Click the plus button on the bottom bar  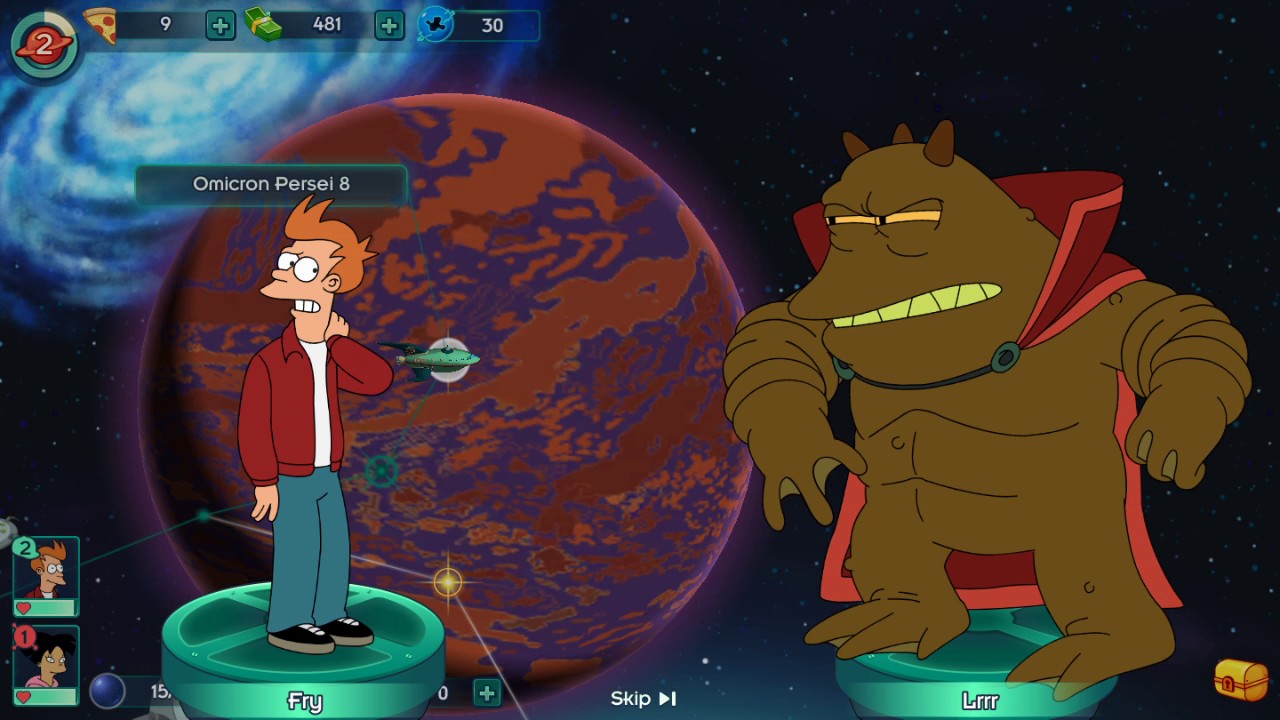point(486,692)
